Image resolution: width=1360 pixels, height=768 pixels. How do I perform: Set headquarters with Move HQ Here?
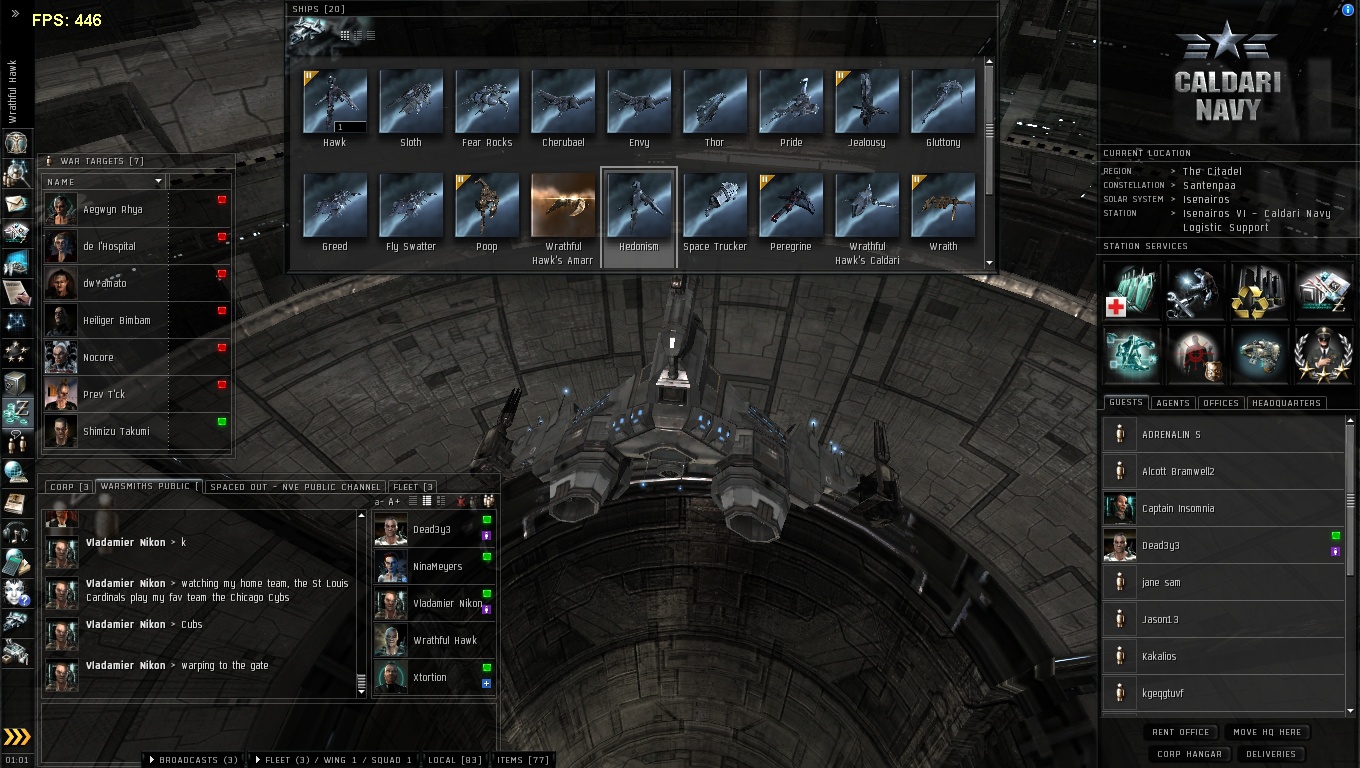(1267, 732)
